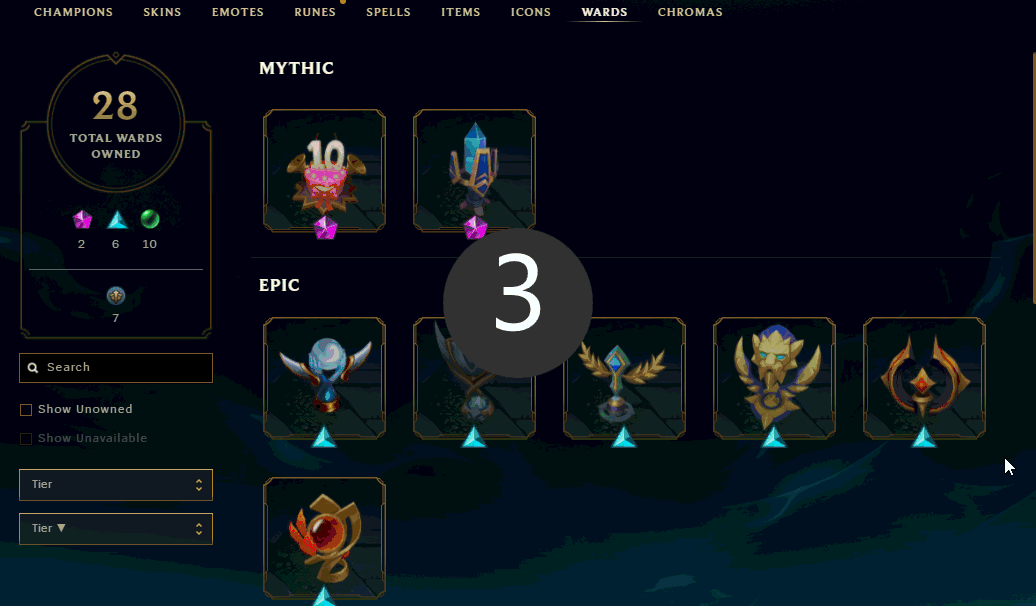Open the Tier descending sort dropdown
Image resolution: width=1036 pixels, height=606 pixels.
[116, 529]
